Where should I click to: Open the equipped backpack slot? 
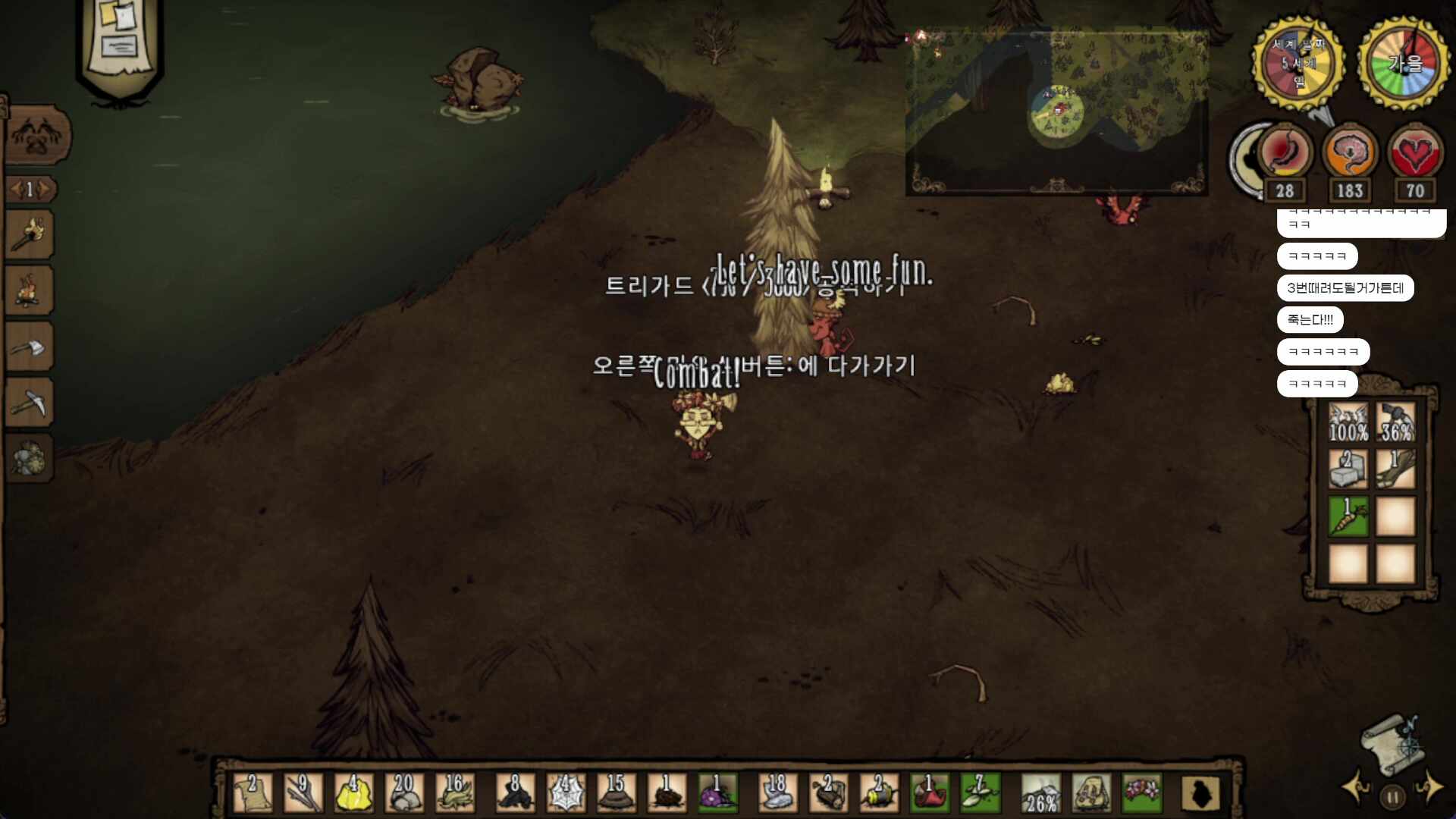coord(1090,793)
